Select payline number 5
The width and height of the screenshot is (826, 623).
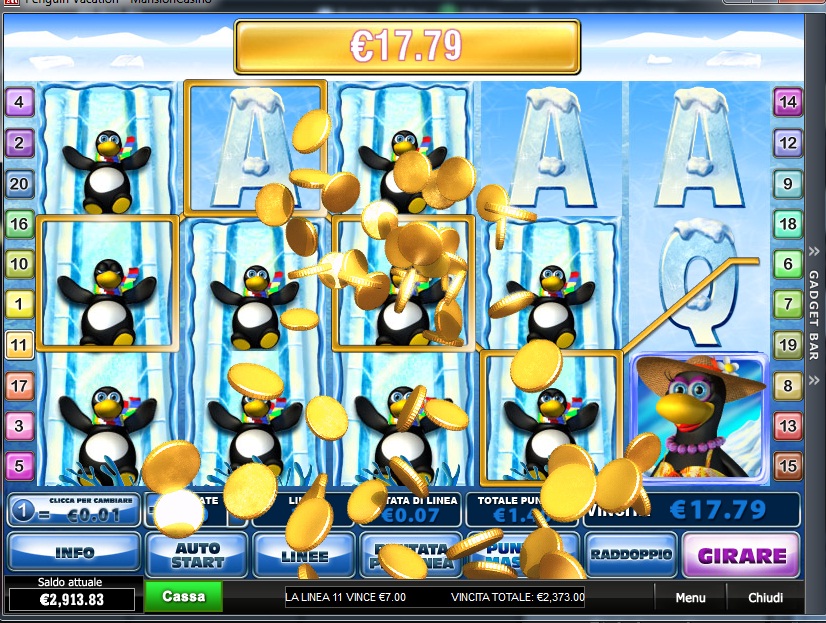(x=19, y=466)
